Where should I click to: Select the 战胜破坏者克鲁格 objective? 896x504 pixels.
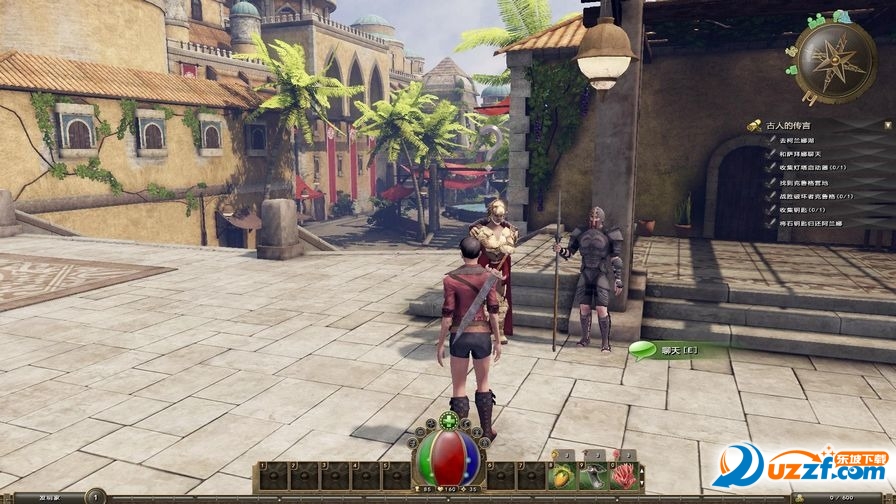[x=812, y=196]
